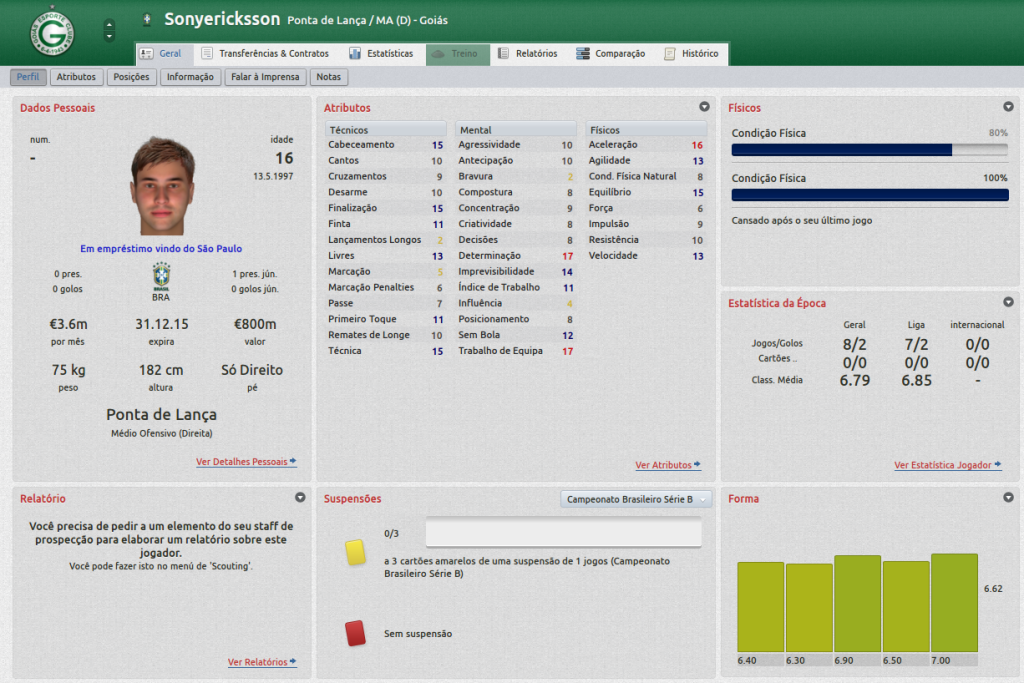The image size is (1024, 683).
Task: Follow the Ver Relatórios link
Action: coord(261,662)
